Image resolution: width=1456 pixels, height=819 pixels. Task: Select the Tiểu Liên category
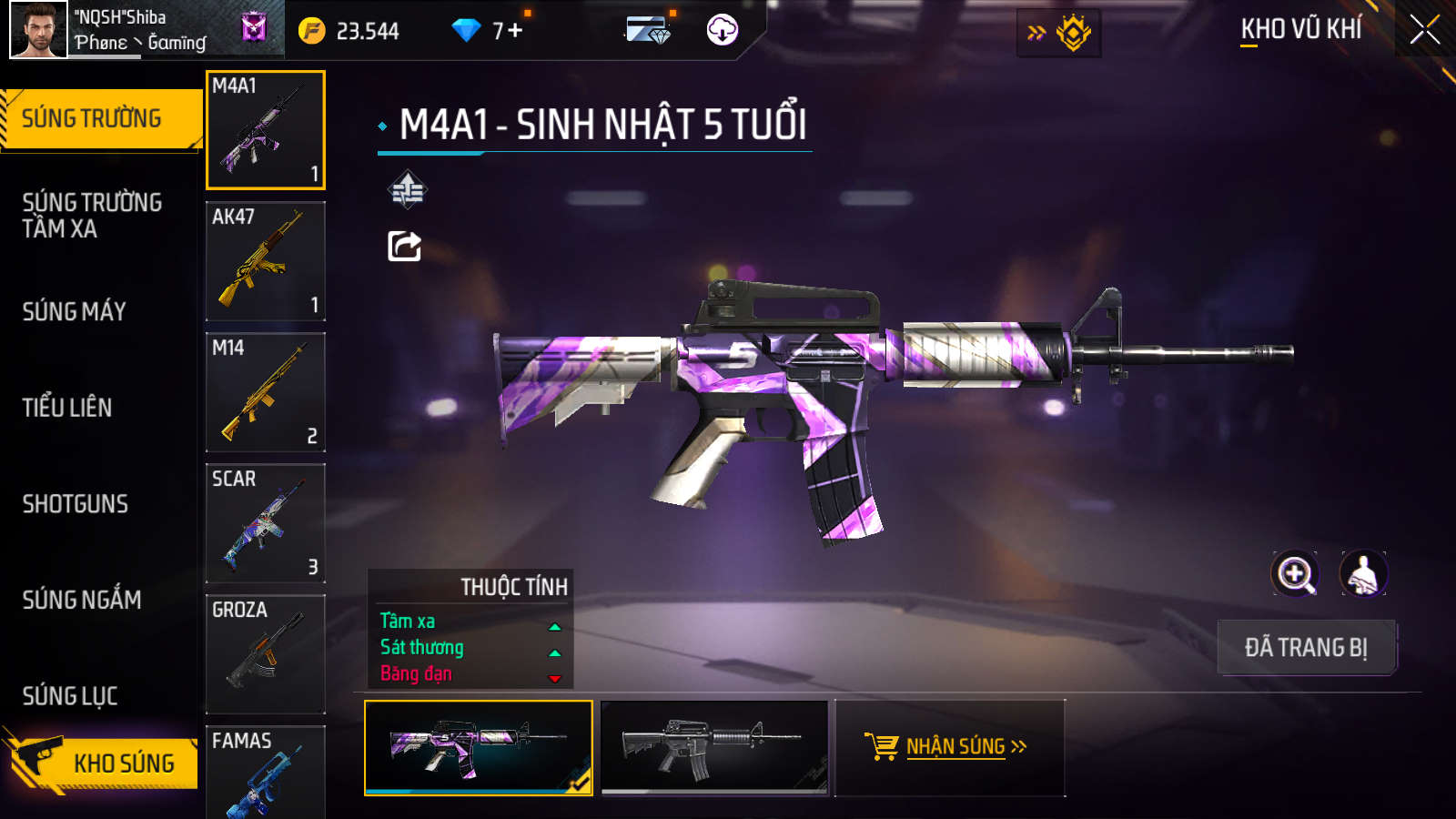(67, 408)
